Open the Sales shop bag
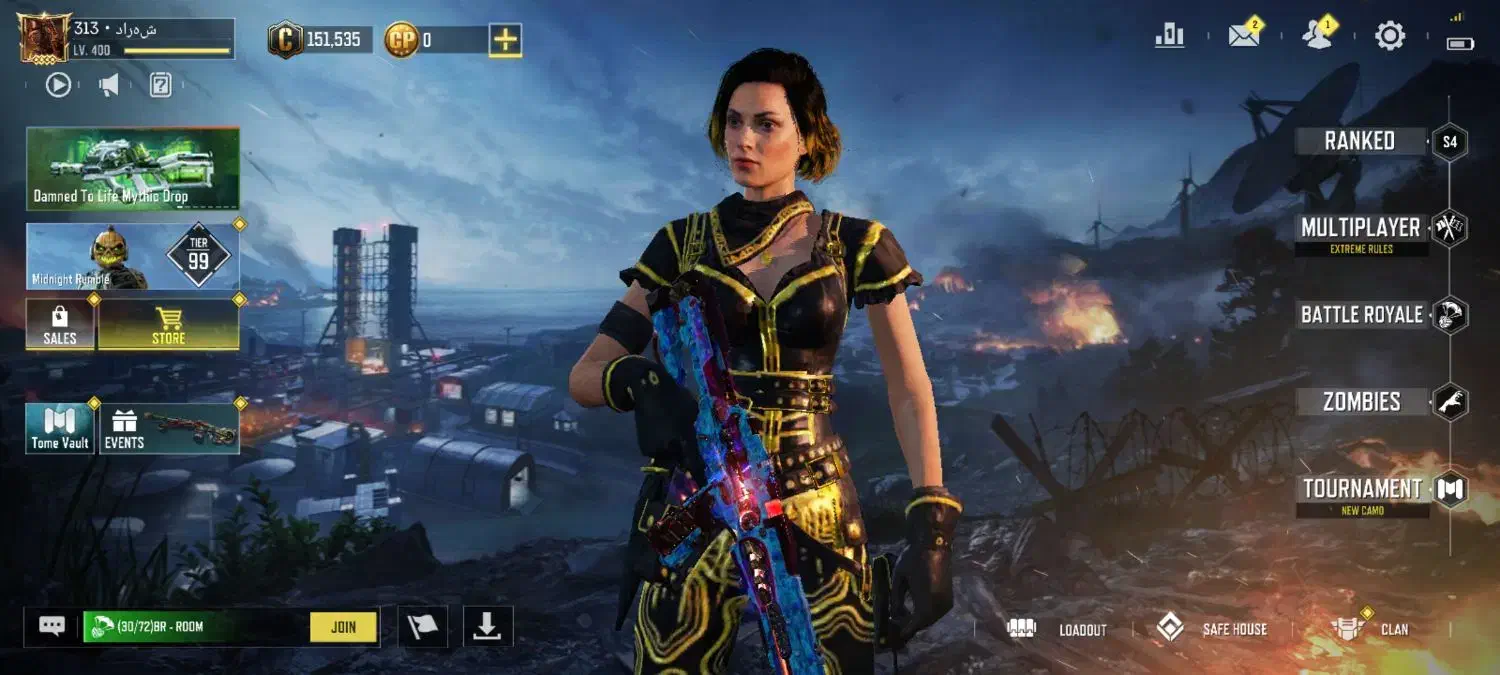 tap(60, 325)
